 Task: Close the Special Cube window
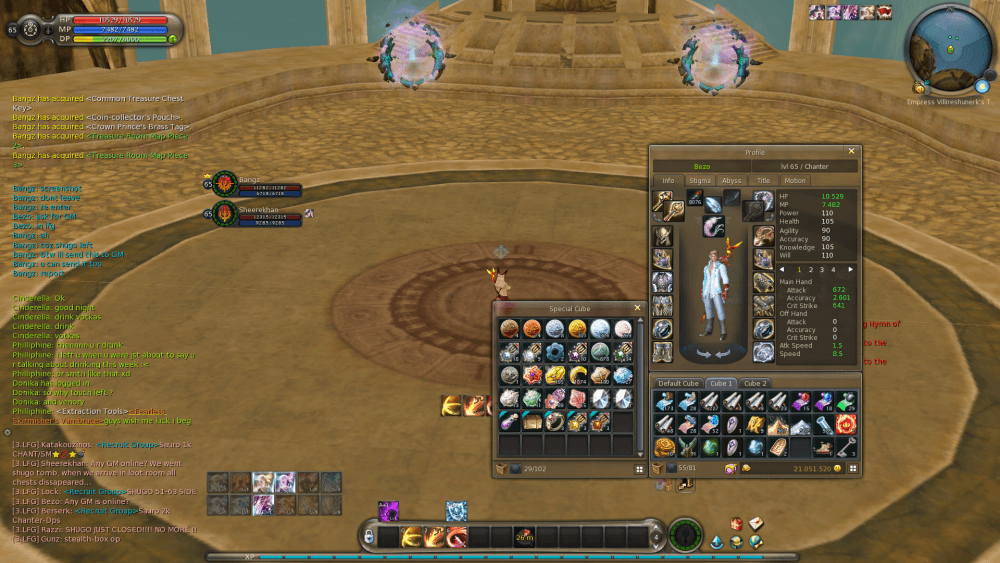click(x=637, y=308)
